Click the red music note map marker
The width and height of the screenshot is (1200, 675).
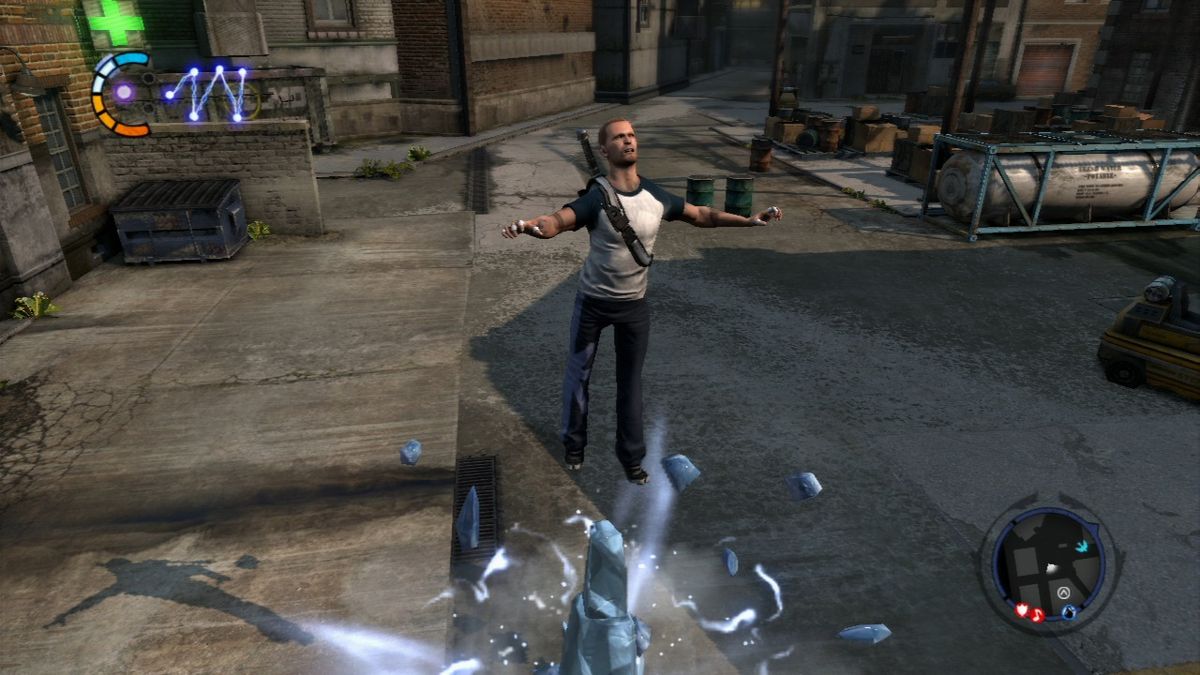pyautogui.click(x=1037, y=614)
